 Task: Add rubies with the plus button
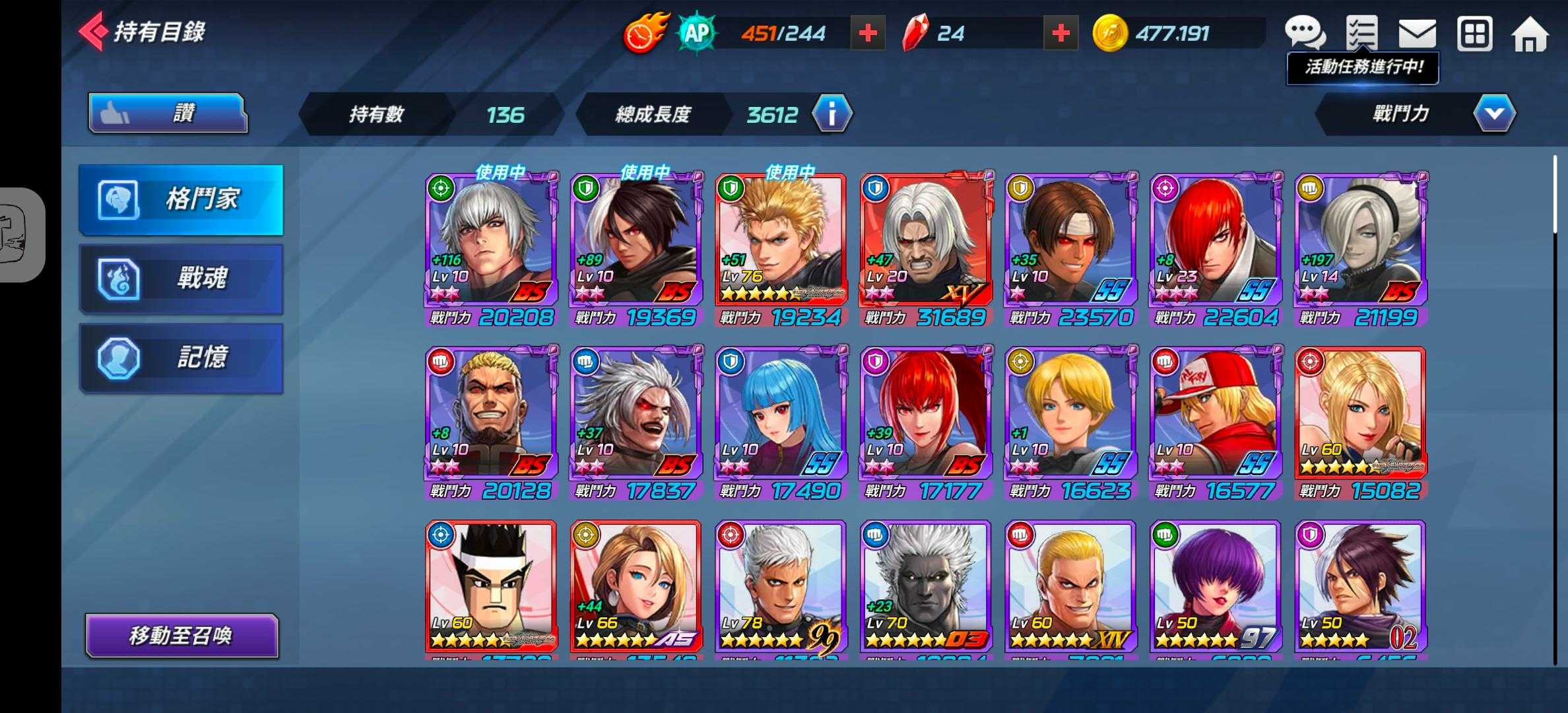(1061, 33)
